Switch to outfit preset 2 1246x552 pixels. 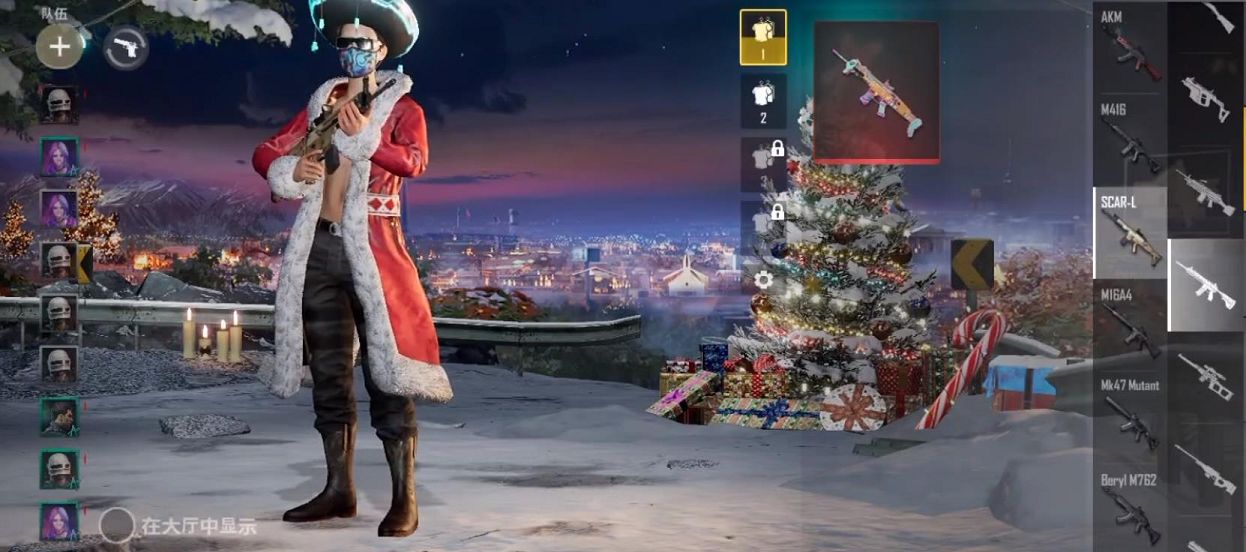(x=763, y=101)
